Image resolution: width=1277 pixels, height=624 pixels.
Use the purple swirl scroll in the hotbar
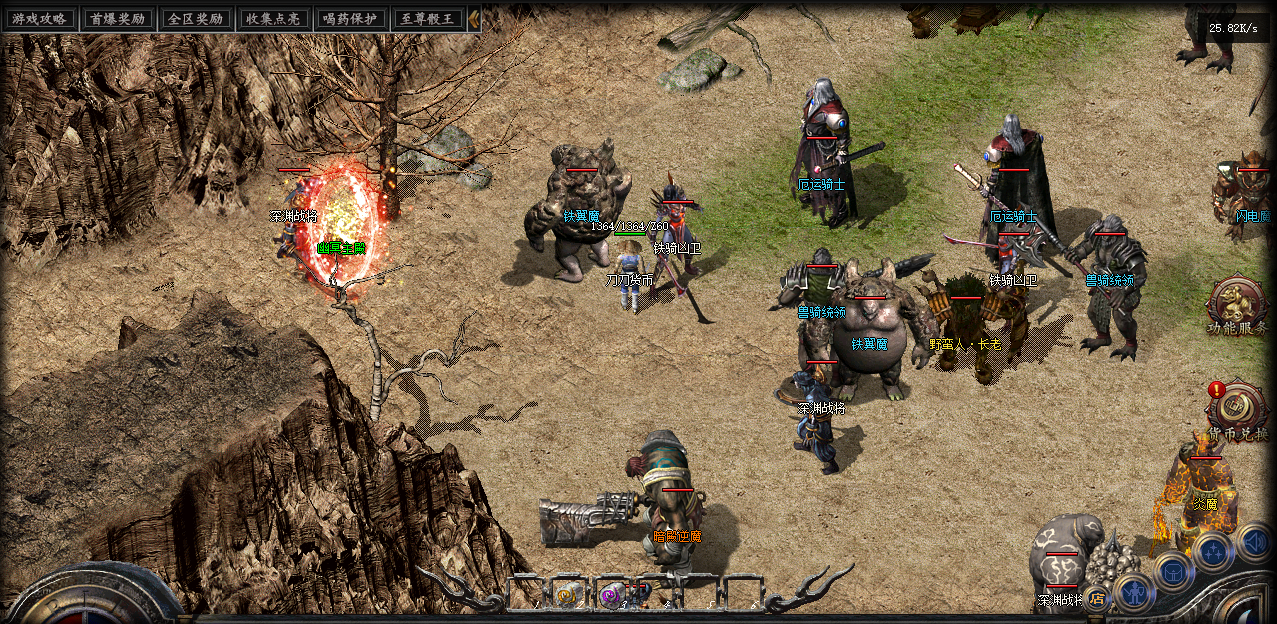coord(609,595)
